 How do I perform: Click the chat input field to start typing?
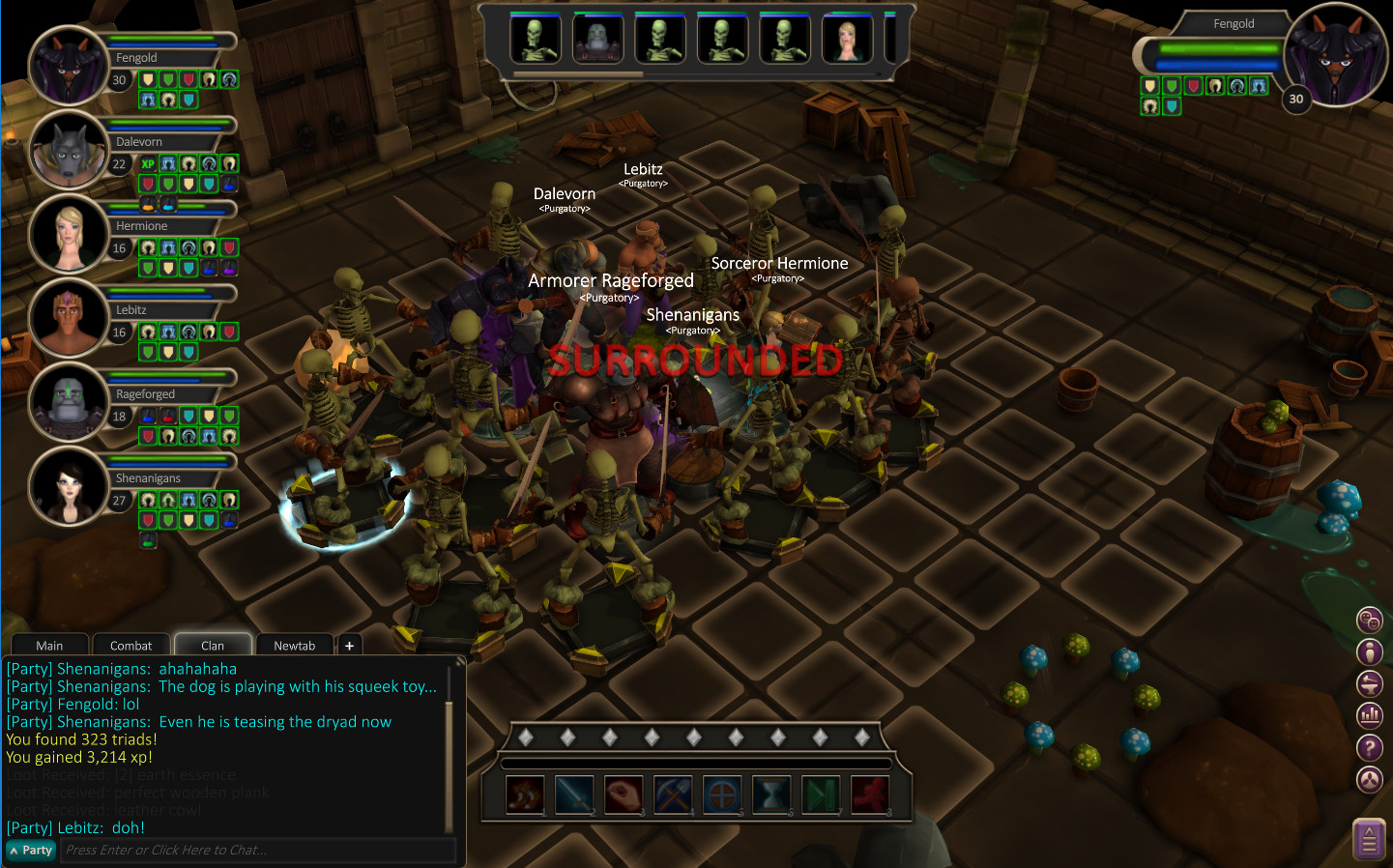258,851
